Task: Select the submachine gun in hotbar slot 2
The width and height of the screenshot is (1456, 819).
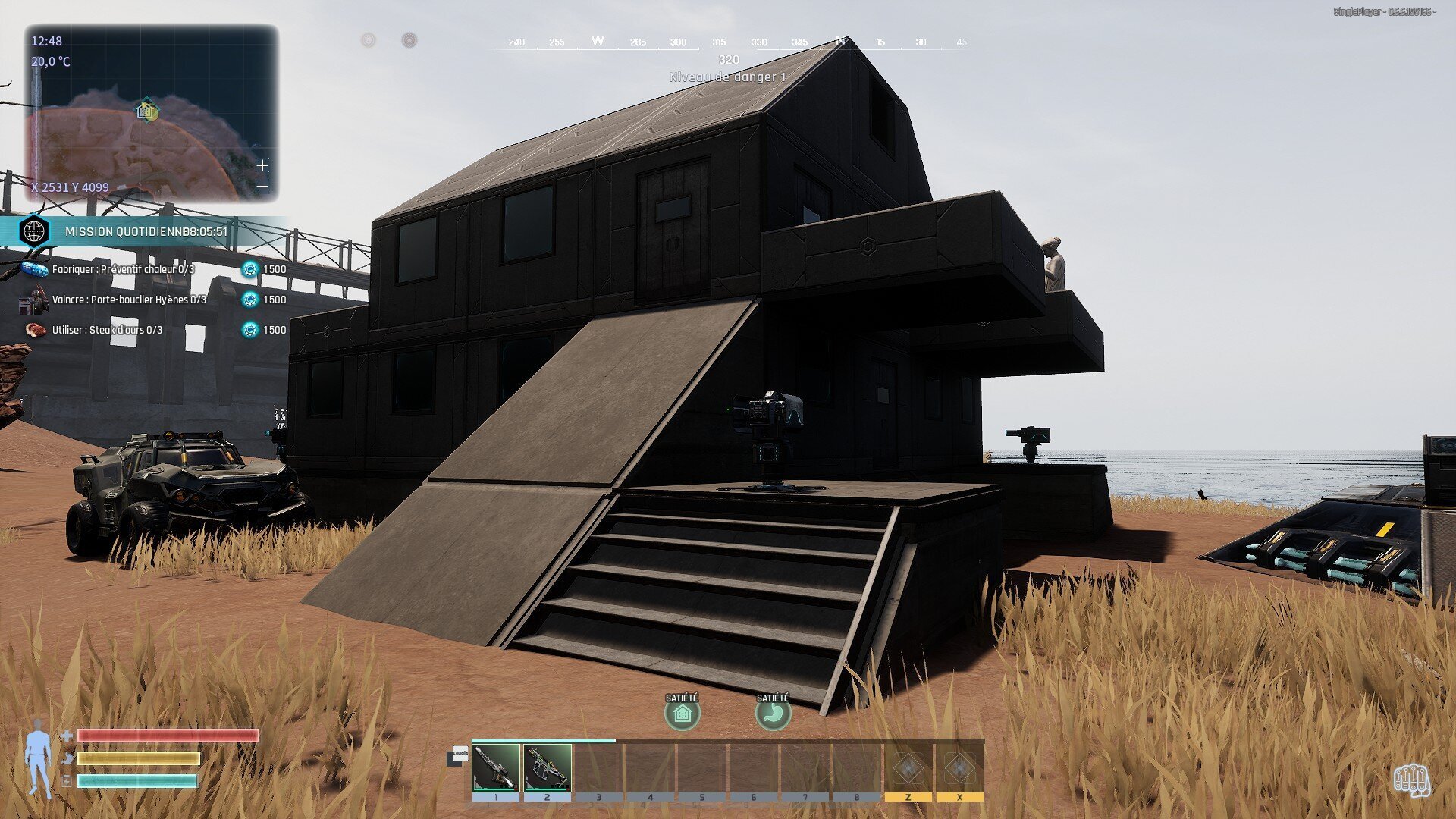Action: click(x=548, y=767)
